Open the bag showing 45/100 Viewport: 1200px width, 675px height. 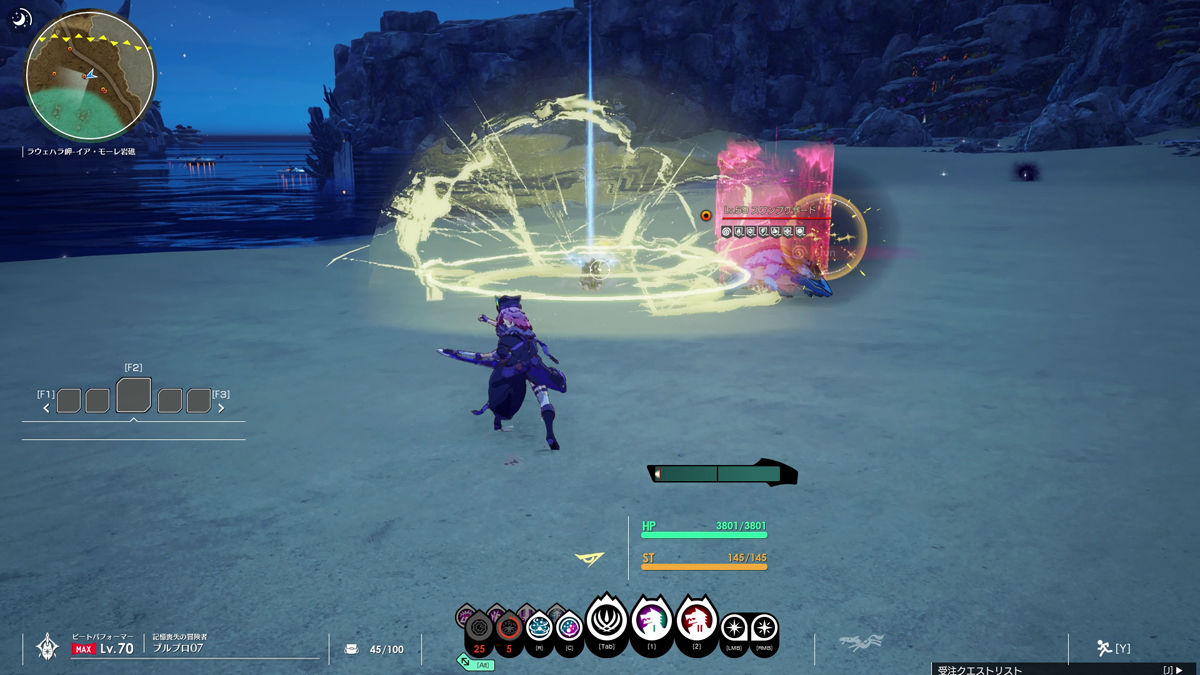point(352,649)
